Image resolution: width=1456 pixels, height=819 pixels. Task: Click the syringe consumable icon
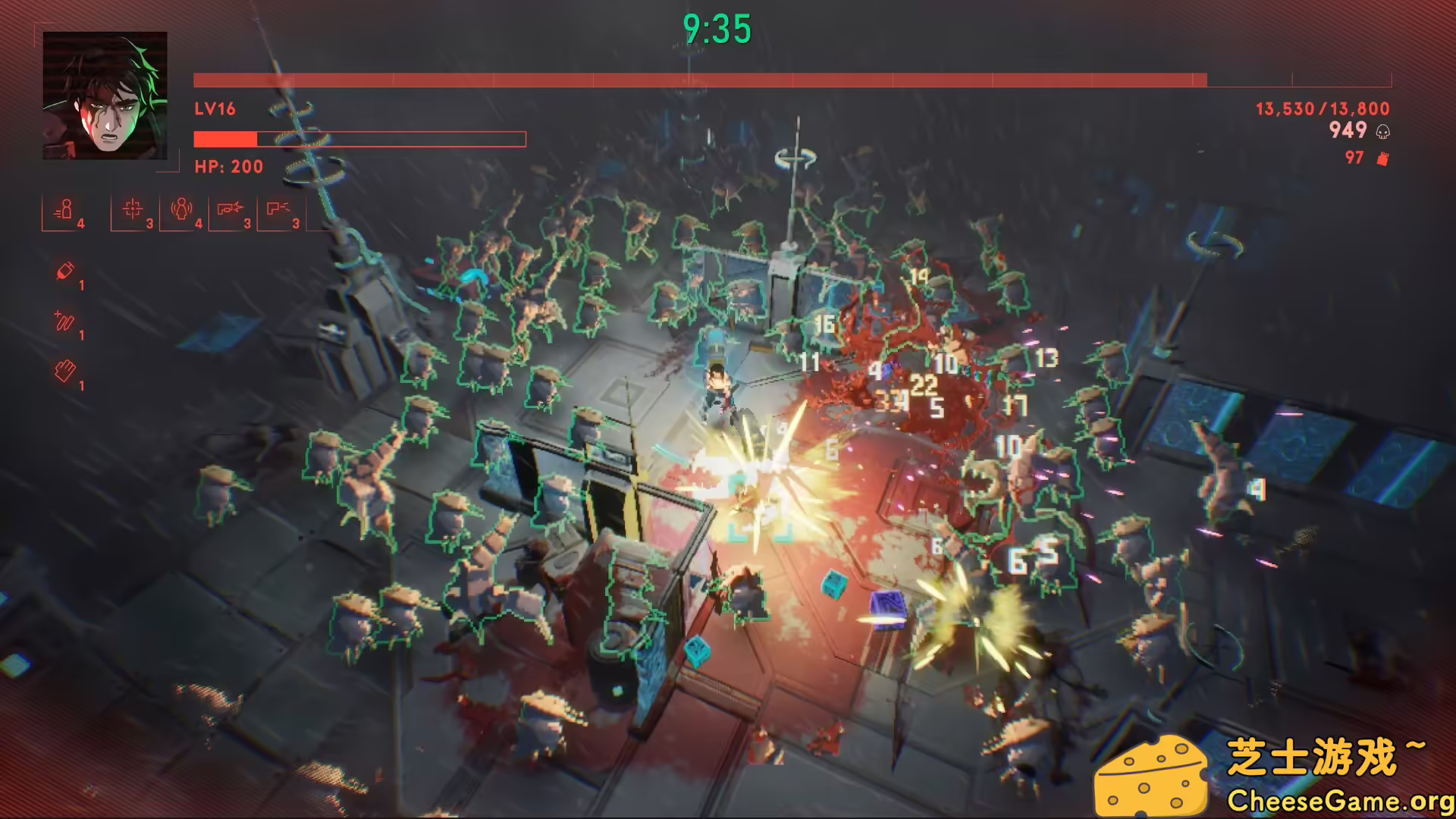click(64, 271)
